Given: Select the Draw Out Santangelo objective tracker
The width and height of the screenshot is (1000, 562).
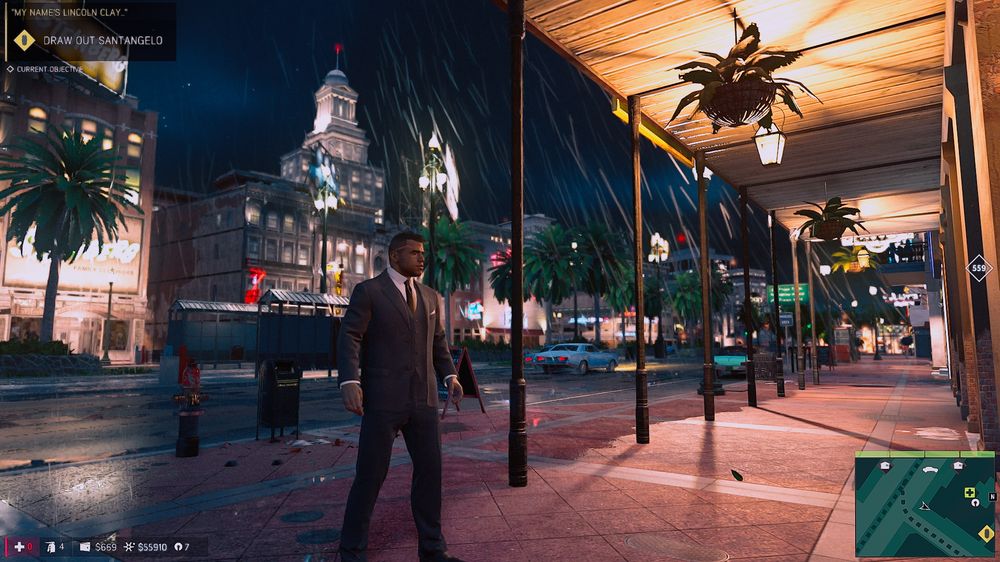Looking at the screenshot, I should (x=102, y=41).
